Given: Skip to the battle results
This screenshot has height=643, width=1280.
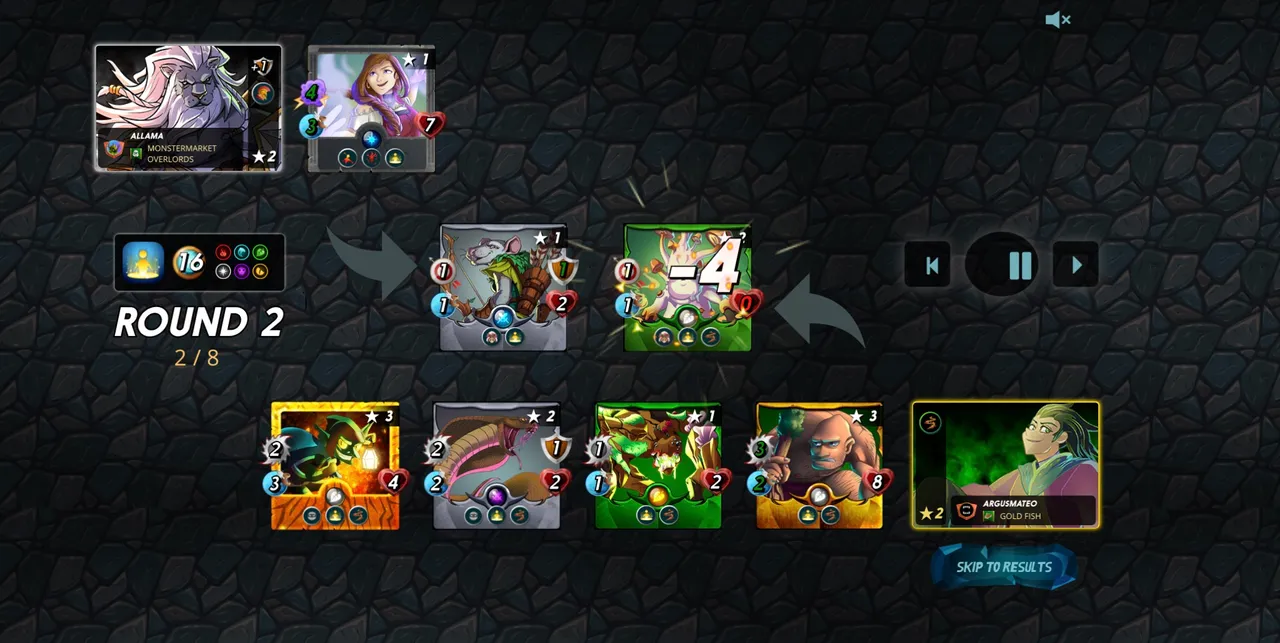Looking at the screenshot, I should pos(1004,567).
